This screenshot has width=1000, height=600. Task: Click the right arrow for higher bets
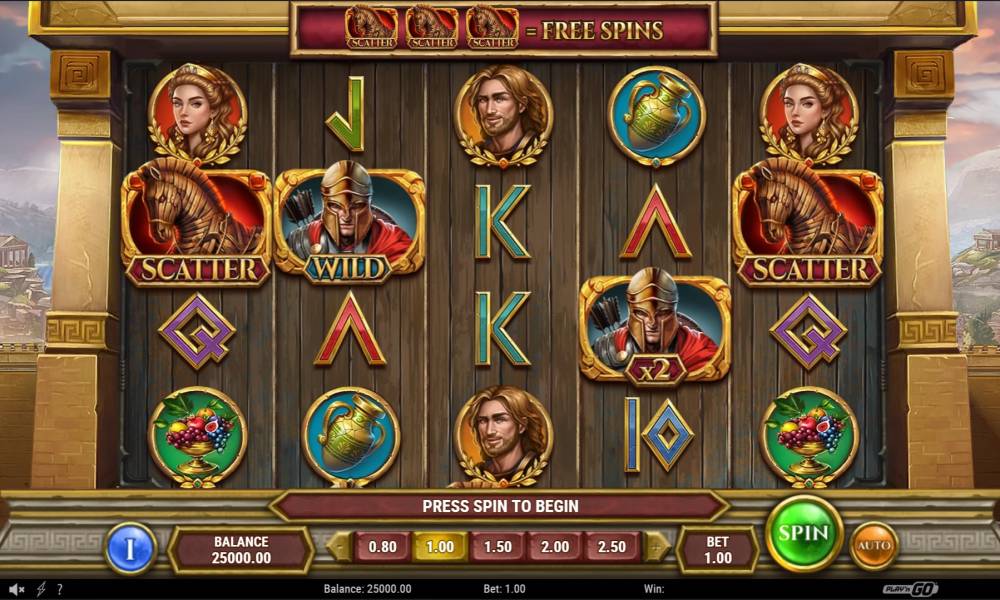click(x=656, y=547)
